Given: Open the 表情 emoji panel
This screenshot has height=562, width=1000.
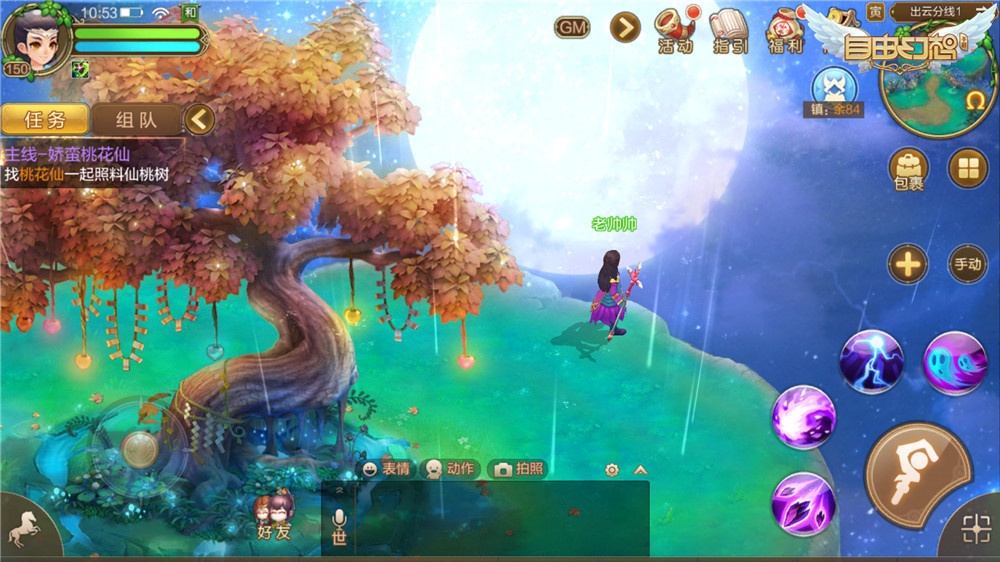Looking at the screenshot, I should point(387,469).
